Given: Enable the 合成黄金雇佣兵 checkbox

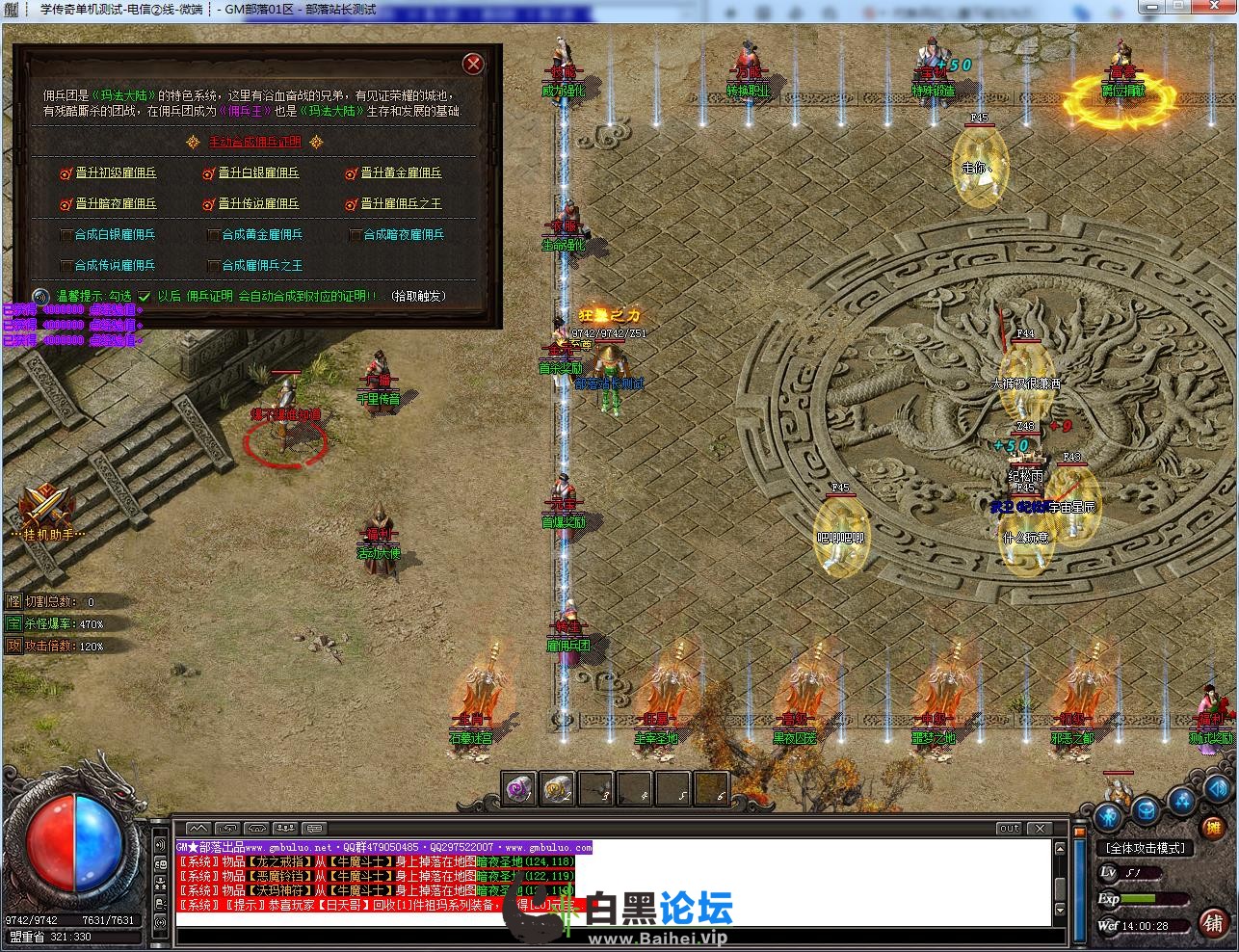Looking at the screenshot, I should coord(214,235).
